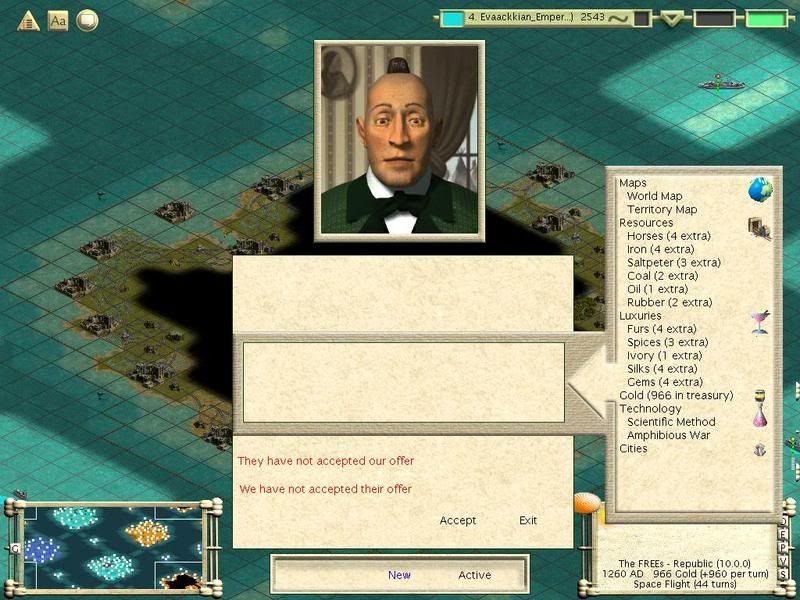Select Gold (966 in treasury)
This screenshot has width=800, height=600.
[x=676, y=395]
